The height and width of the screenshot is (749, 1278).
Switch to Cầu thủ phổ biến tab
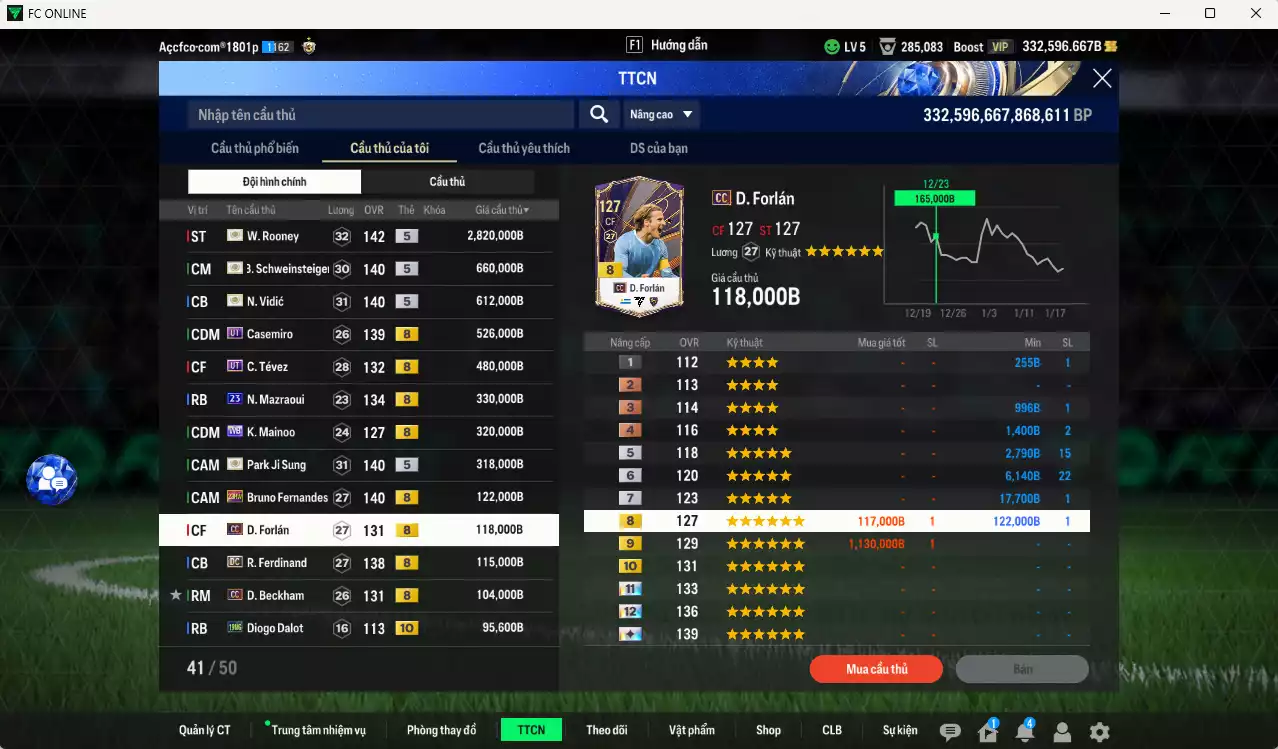tap(254, 149)
